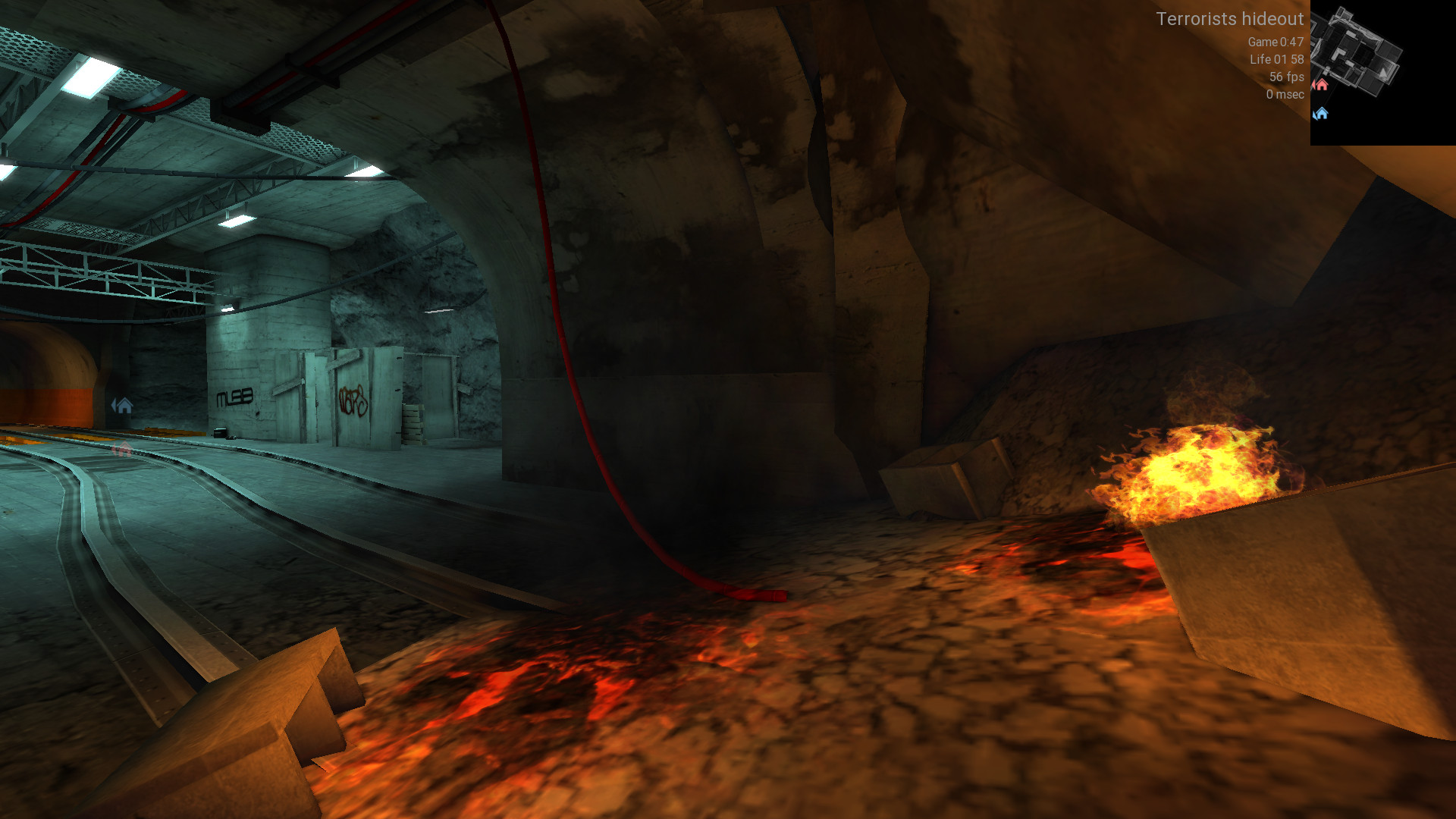This screenshot has height=819, width=1456.
Task: Select the blue home marker on the minimap
Action: (x=1321, y=114)
